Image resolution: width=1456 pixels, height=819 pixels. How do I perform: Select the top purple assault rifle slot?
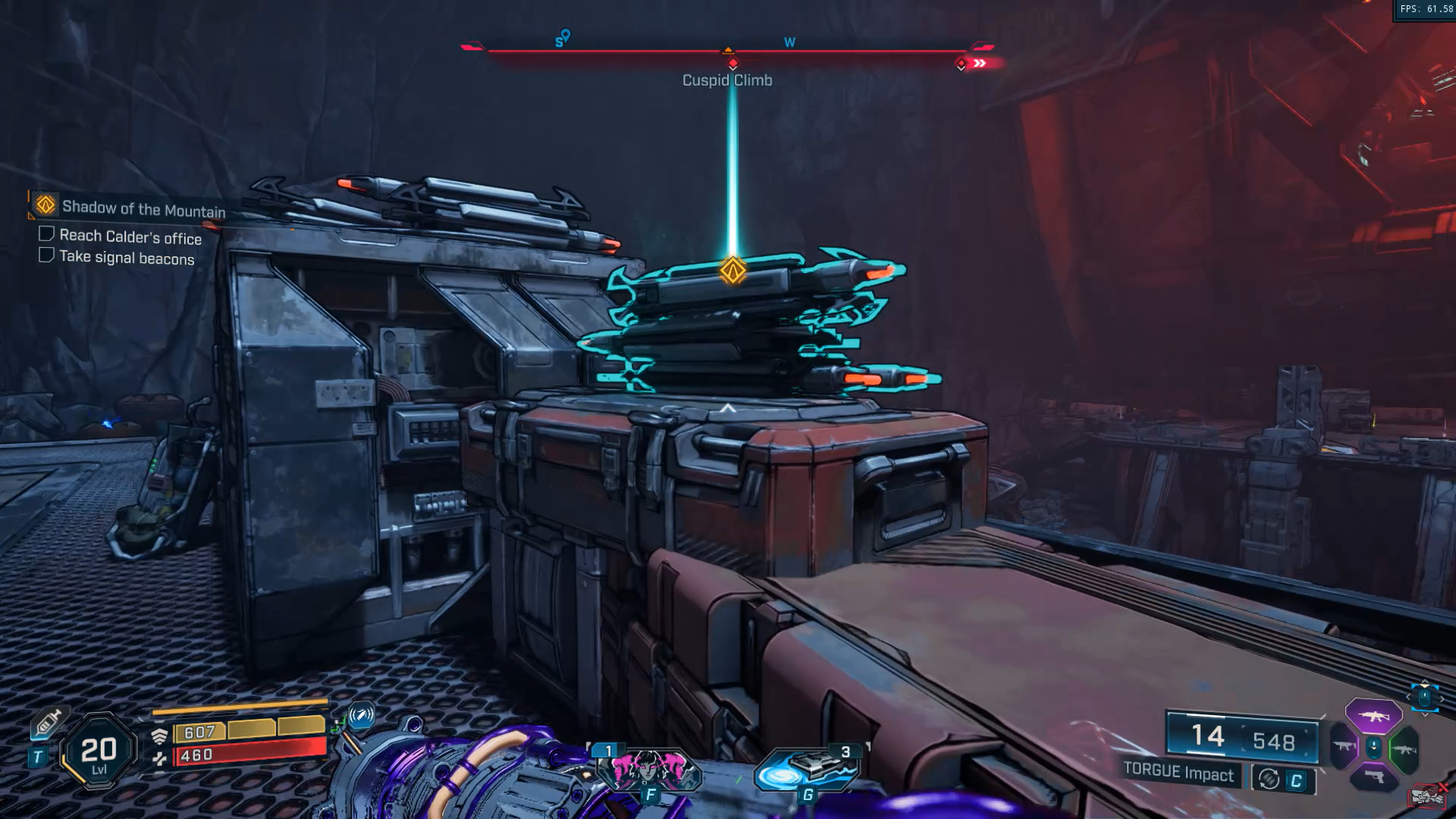coord(1373,716)
